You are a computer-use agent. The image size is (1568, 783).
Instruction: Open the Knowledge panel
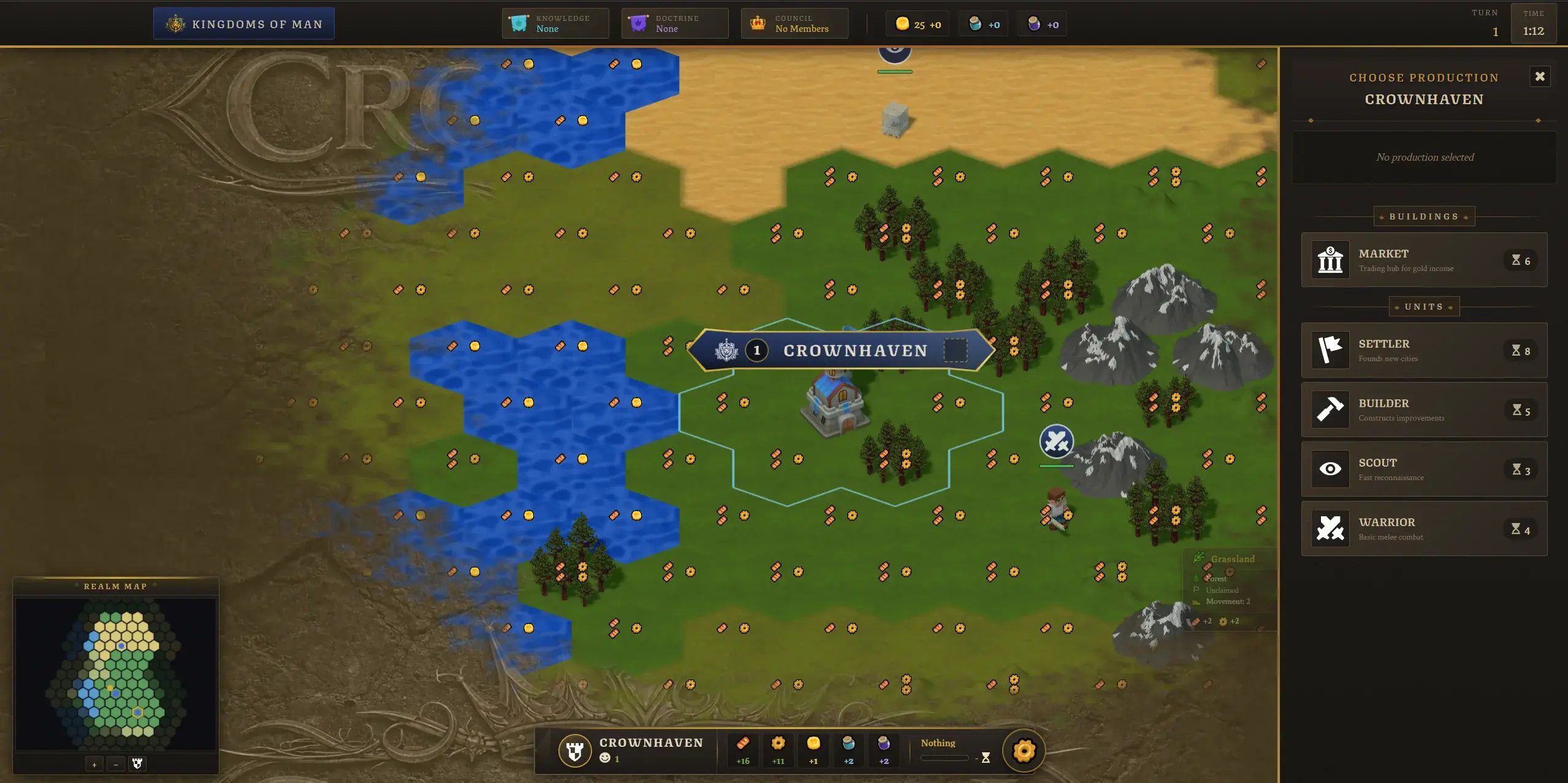pyautogui.click(x=554, y=23)
